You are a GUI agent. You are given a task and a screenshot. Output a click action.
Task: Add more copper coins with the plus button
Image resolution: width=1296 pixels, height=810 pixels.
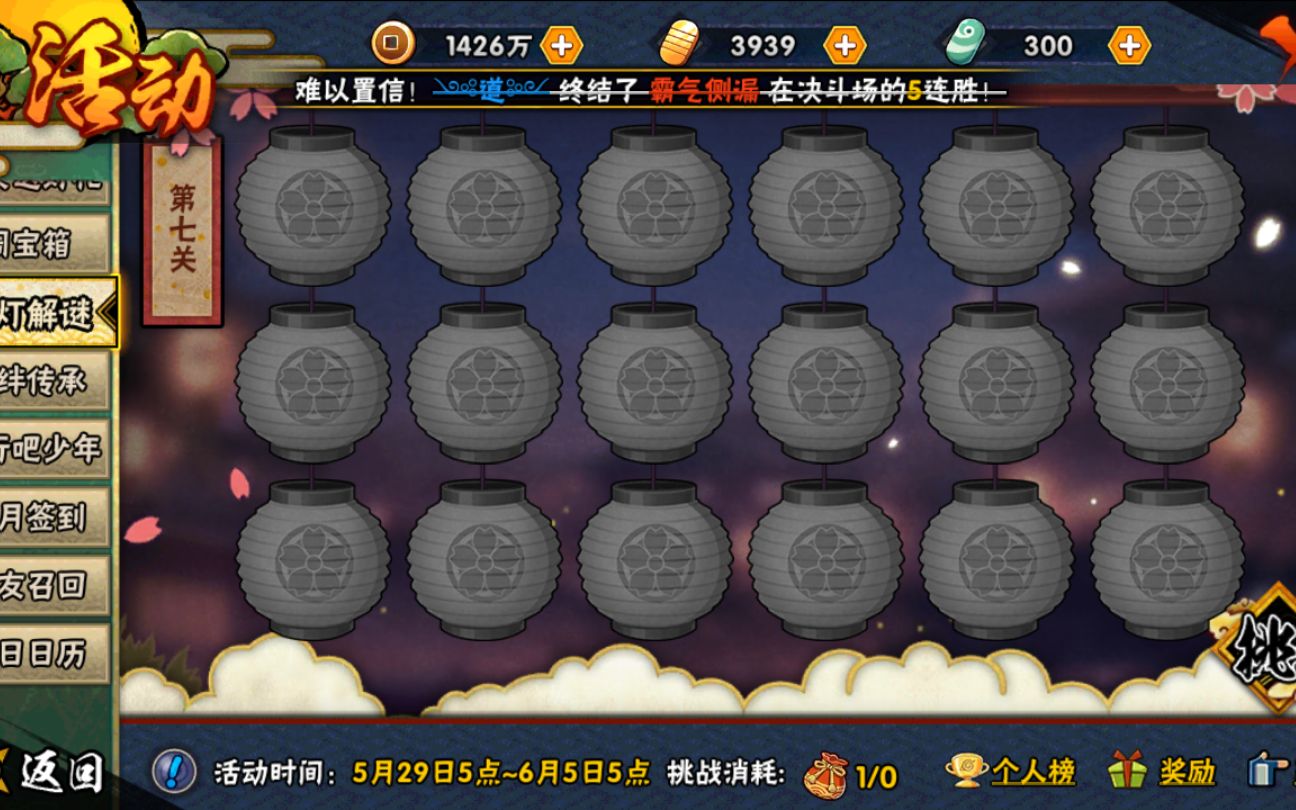(561, 45)
